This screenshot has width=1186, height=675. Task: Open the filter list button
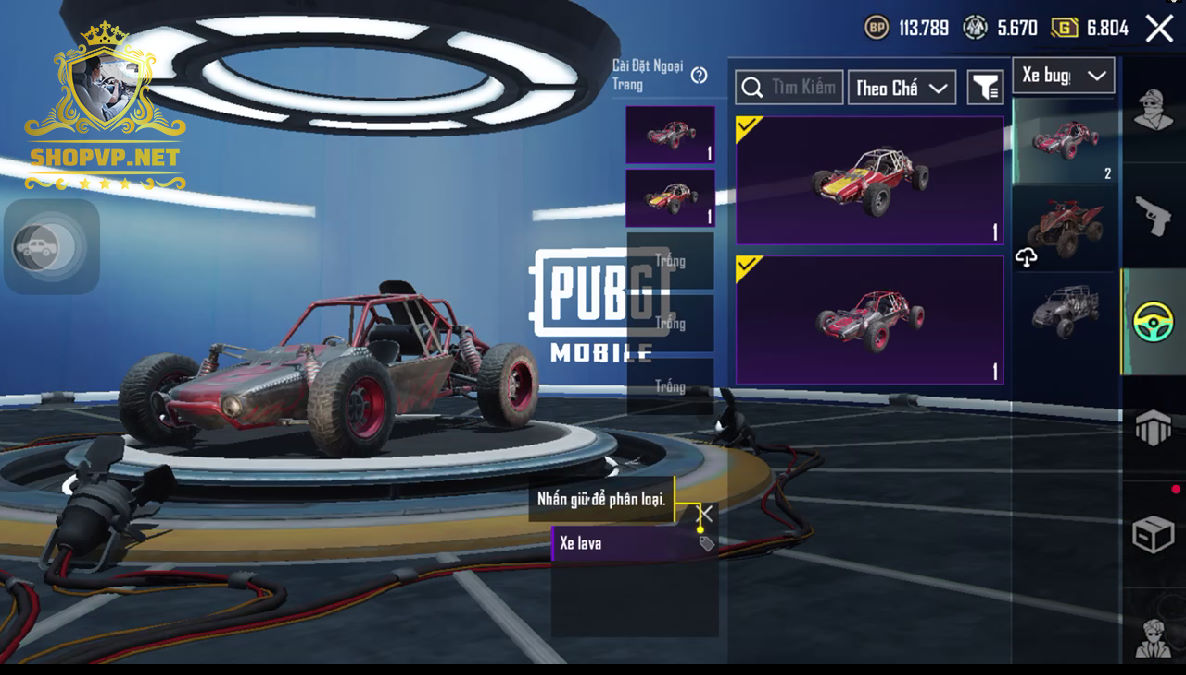tap(985, 88)
